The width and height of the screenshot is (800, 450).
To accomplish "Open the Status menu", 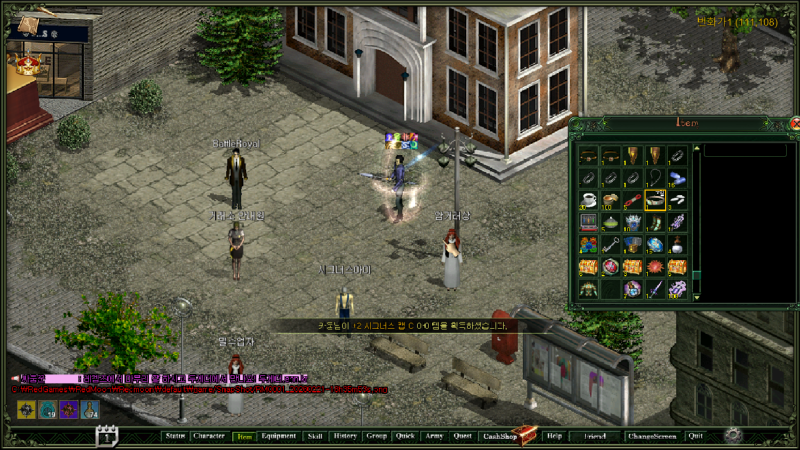I will pyautogui.click(x=175, y=436).
